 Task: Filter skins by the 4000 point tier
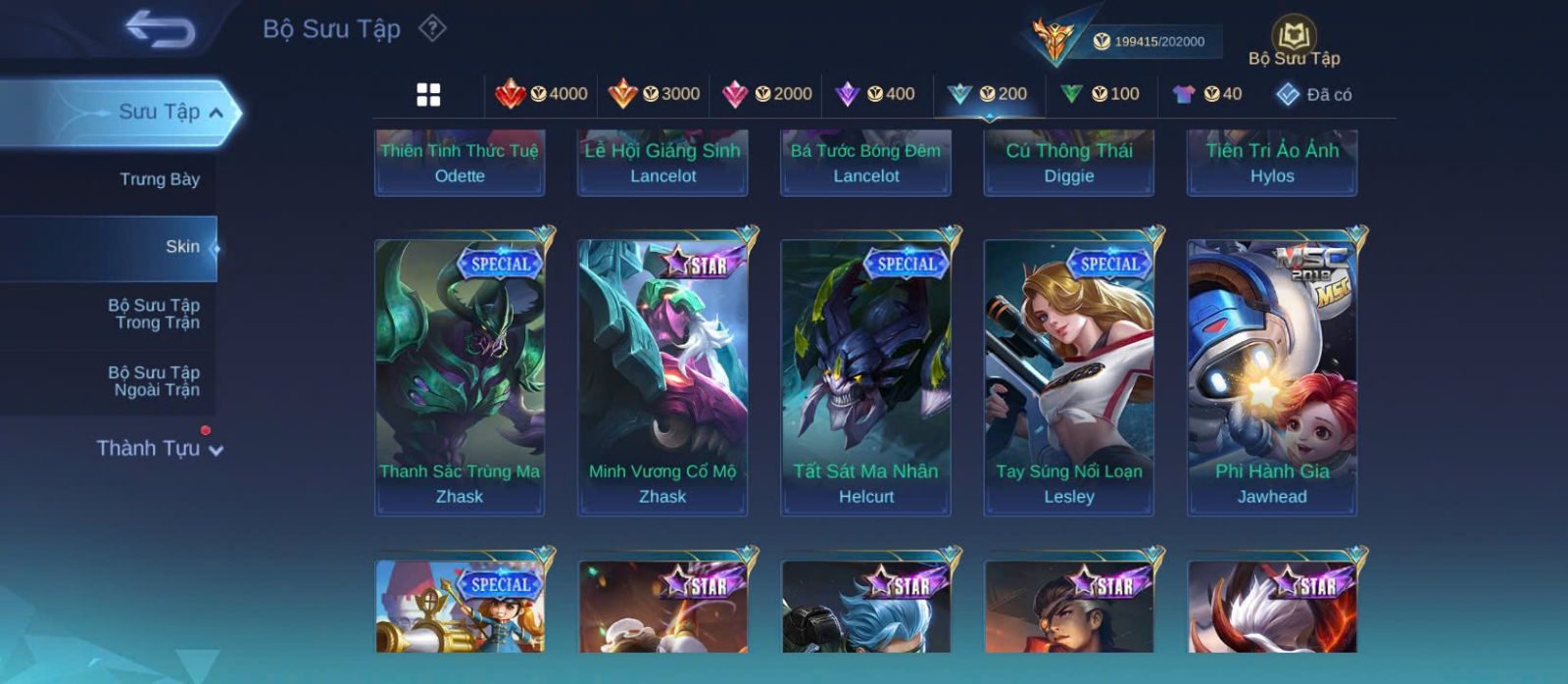pyautogui.click(x=541, y=94)
